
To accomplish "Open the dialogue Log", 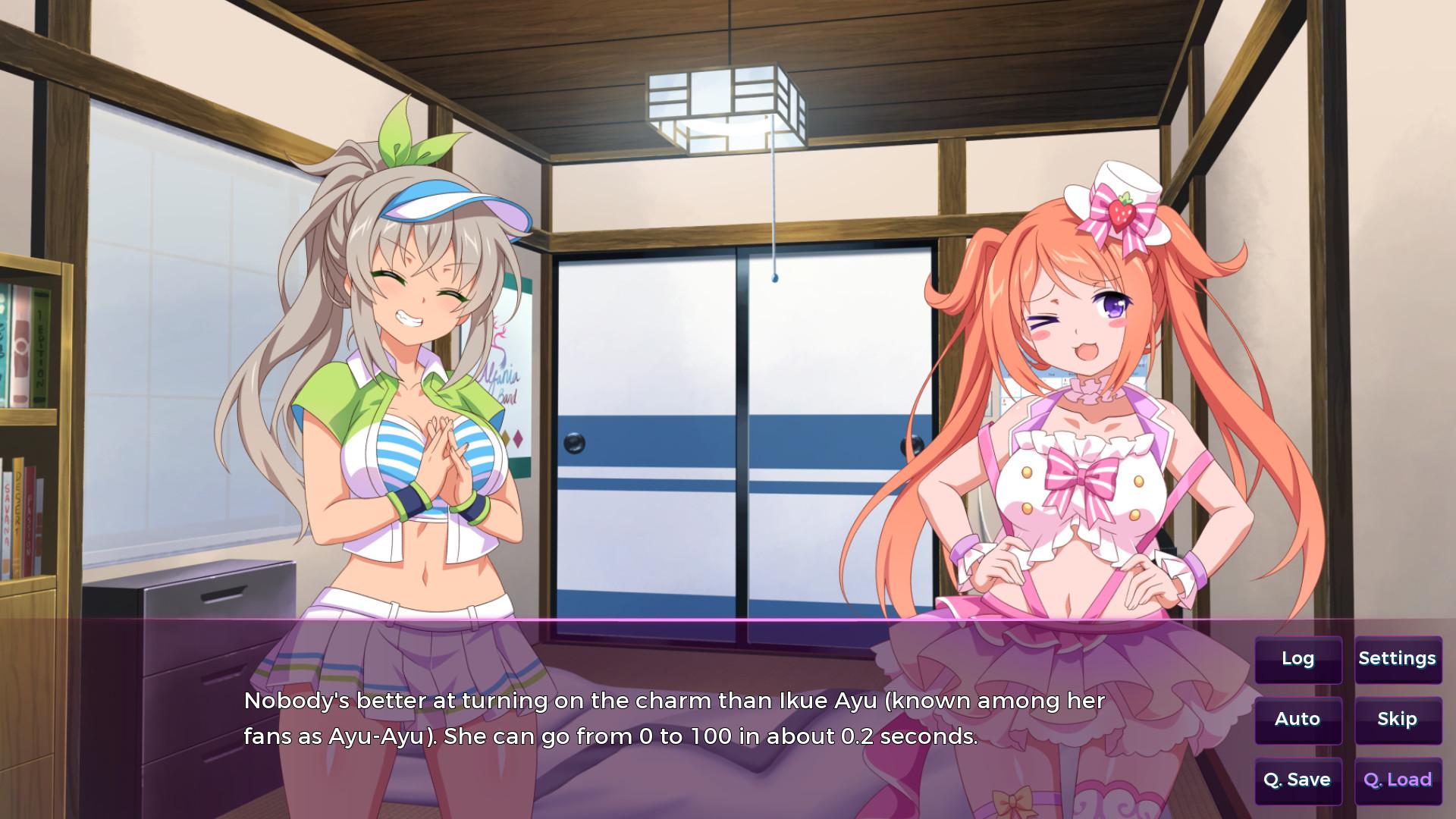I will click(x=1298, y=659).
